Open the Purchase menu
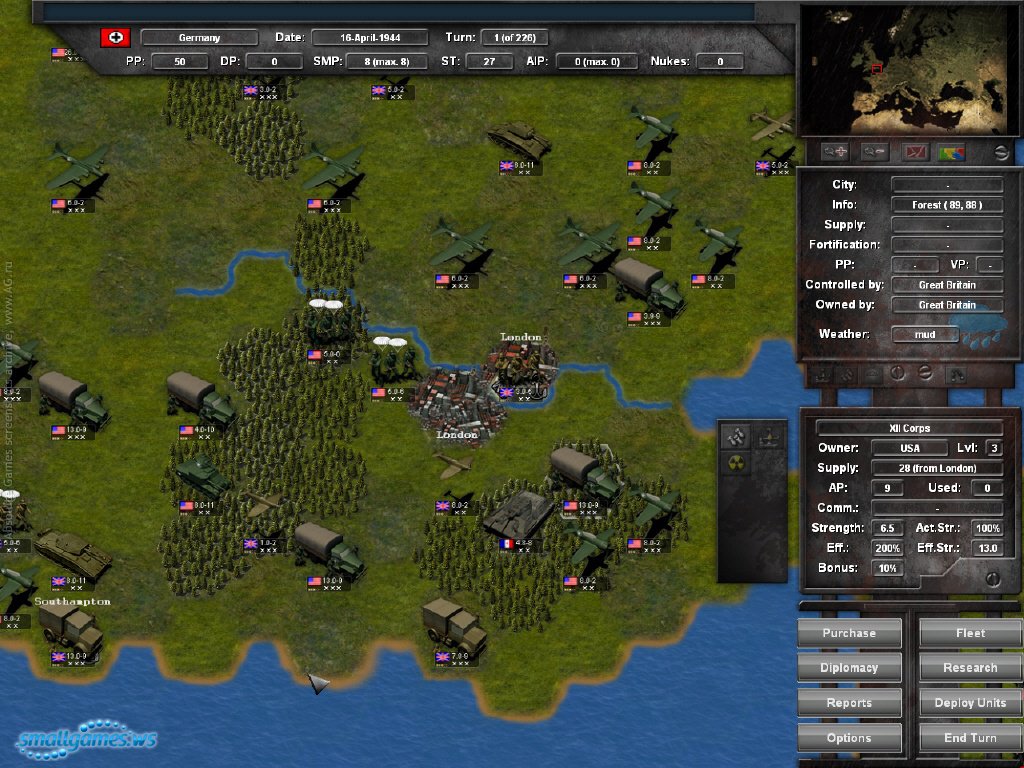Image resolution: width=1024 pixels, height=768 pixels. tap(849, 633)
